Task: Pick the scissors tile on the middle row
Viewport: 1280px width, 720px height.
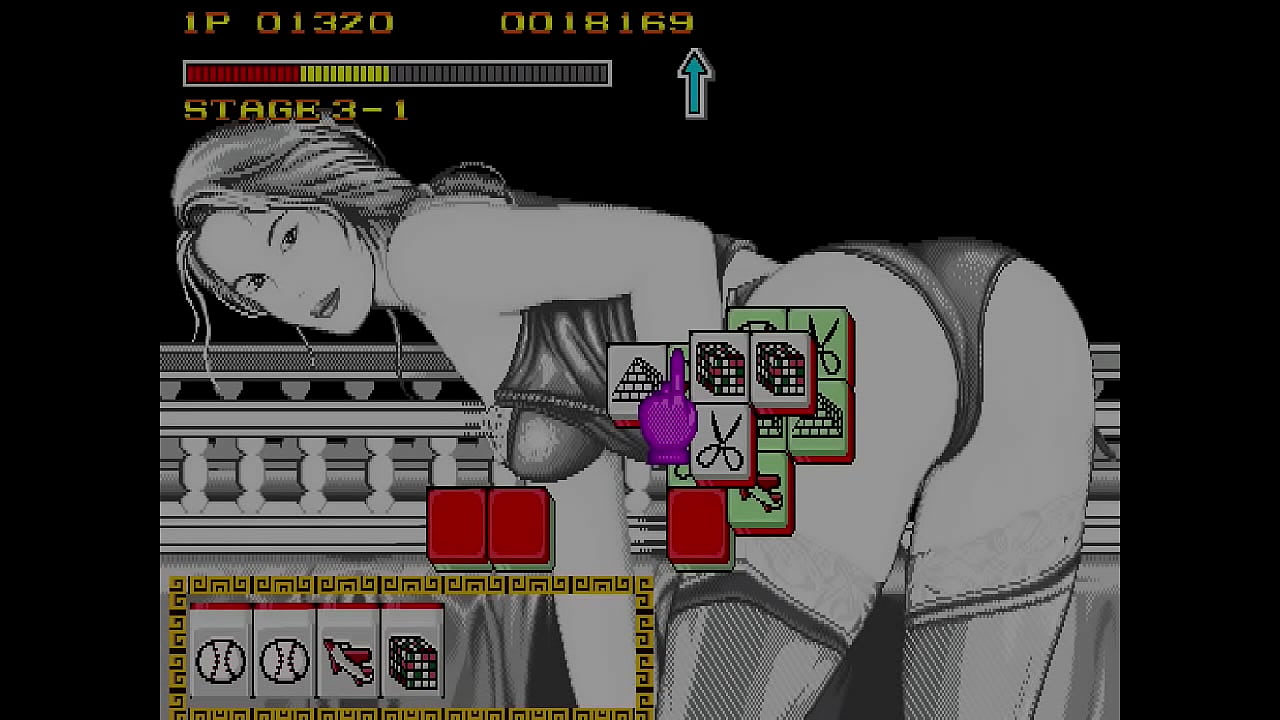Action: [x=722, y=440]
